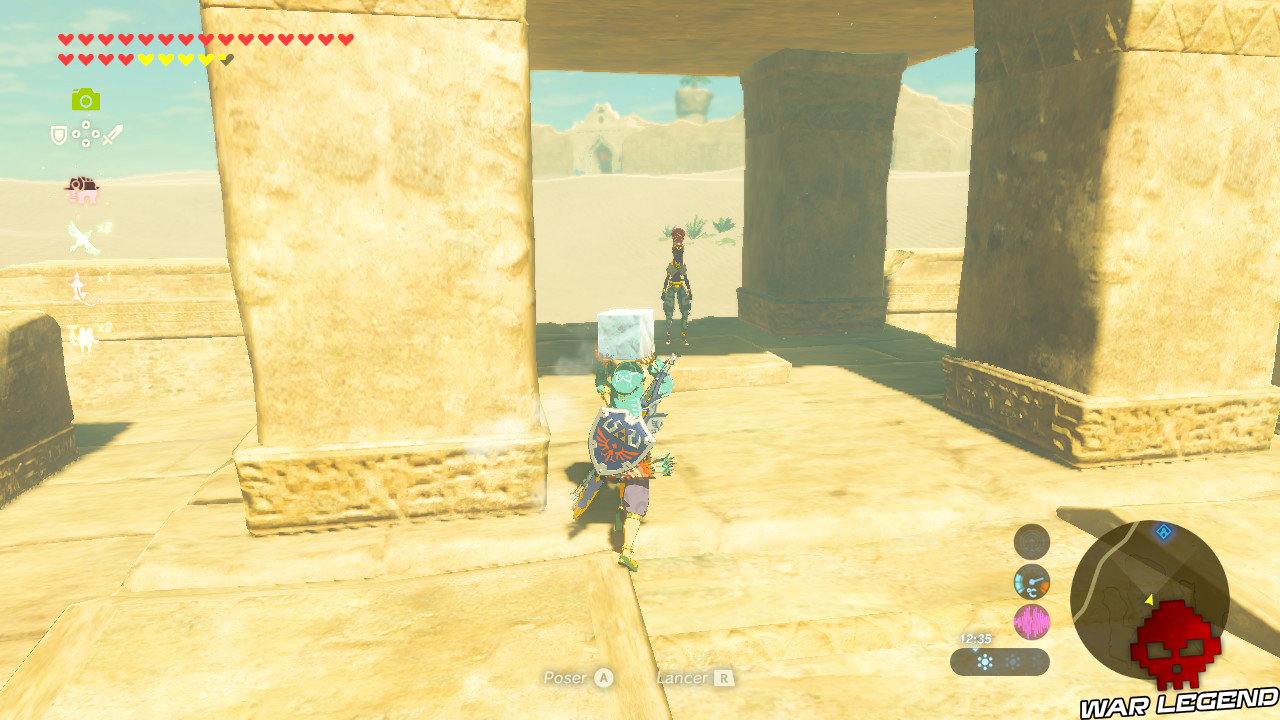Select the lizard tracker icon on the left
Image resolution: width=1280 pixels, height=720 pixels.
(x=80, y=287)
